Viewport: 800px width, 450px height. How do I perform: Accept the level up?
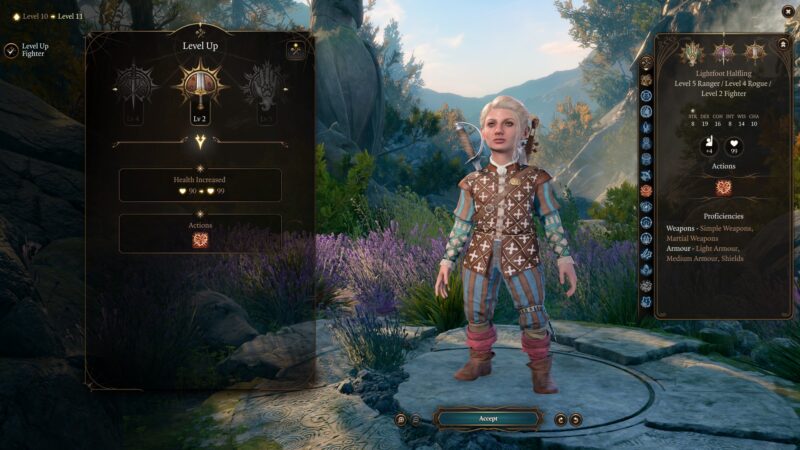click(x=488, y=419)
